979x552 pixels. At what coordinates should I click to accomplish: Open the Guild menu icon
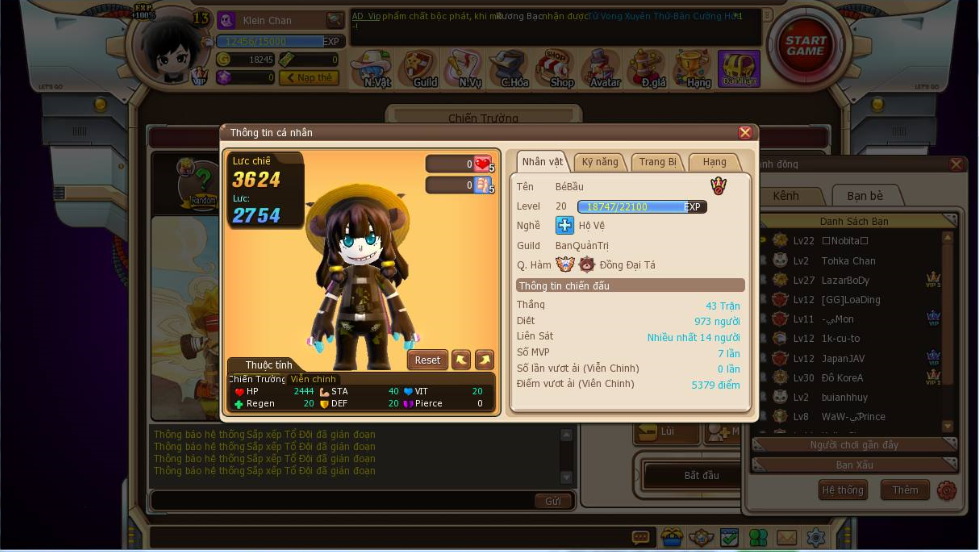[422, 69]
